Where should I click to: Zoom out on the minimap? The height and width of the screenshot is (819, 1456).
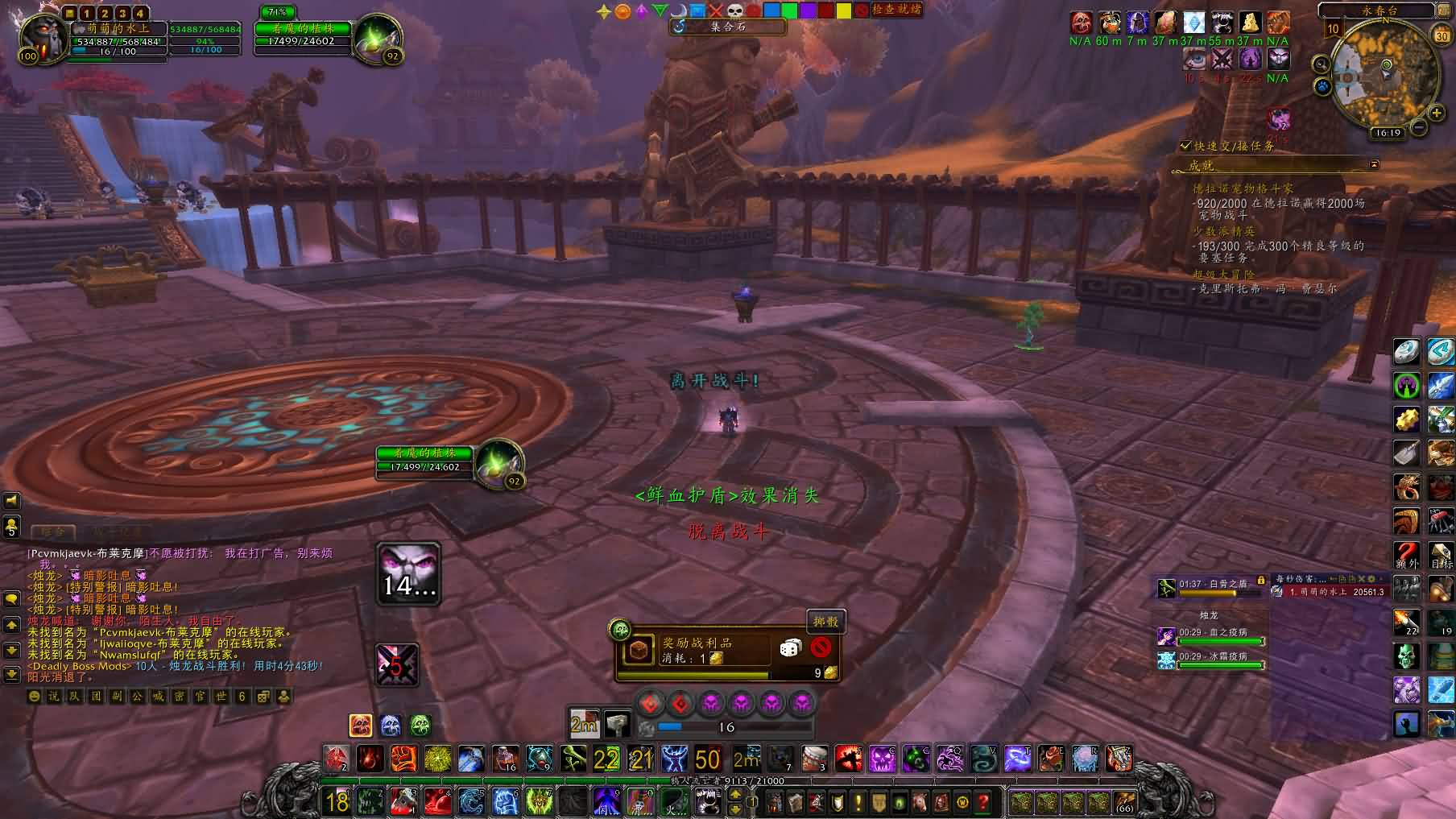(1419, 127)
